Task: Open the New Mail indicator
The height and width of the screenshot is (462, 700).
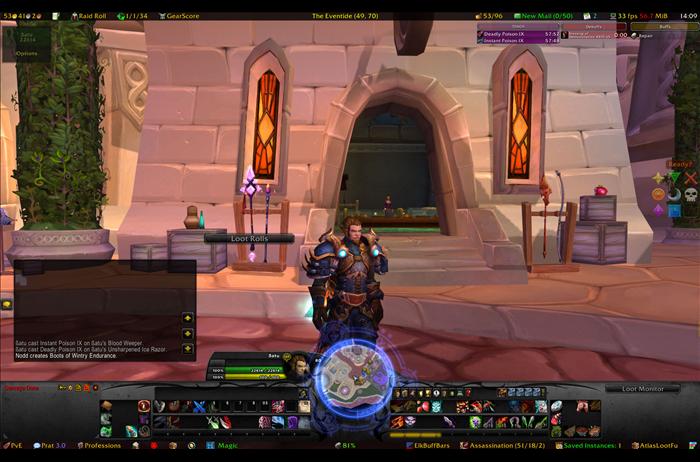Action: tap(548, 16)
